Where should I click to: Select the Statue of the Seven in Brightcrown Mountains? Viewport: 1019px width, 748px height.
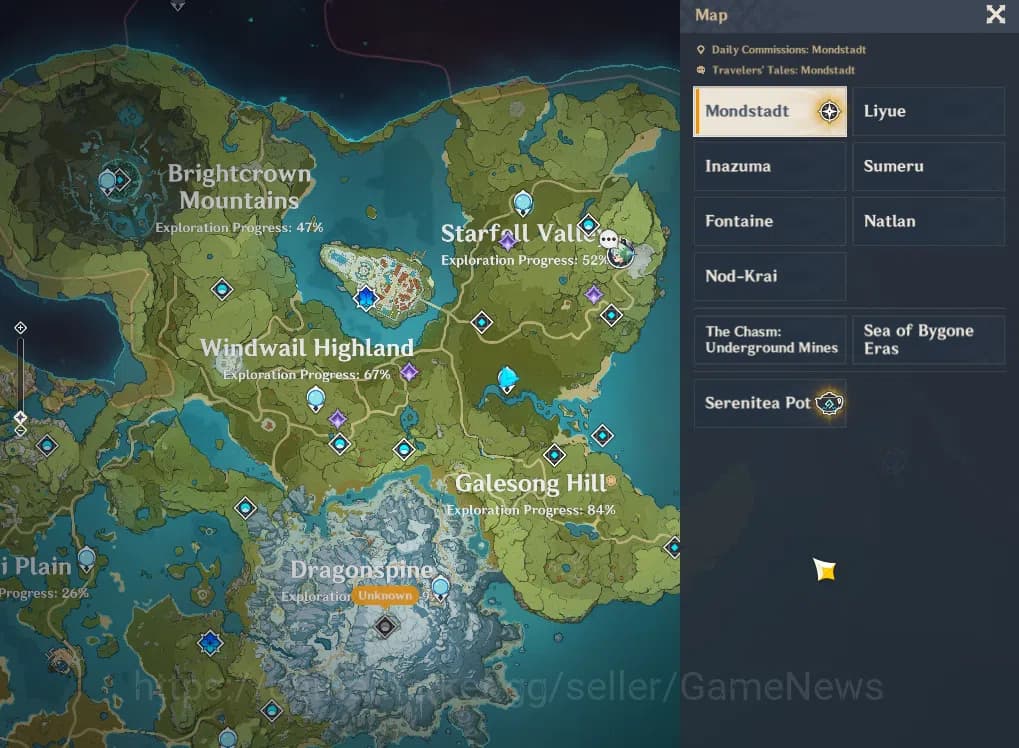tap(108, 181)
